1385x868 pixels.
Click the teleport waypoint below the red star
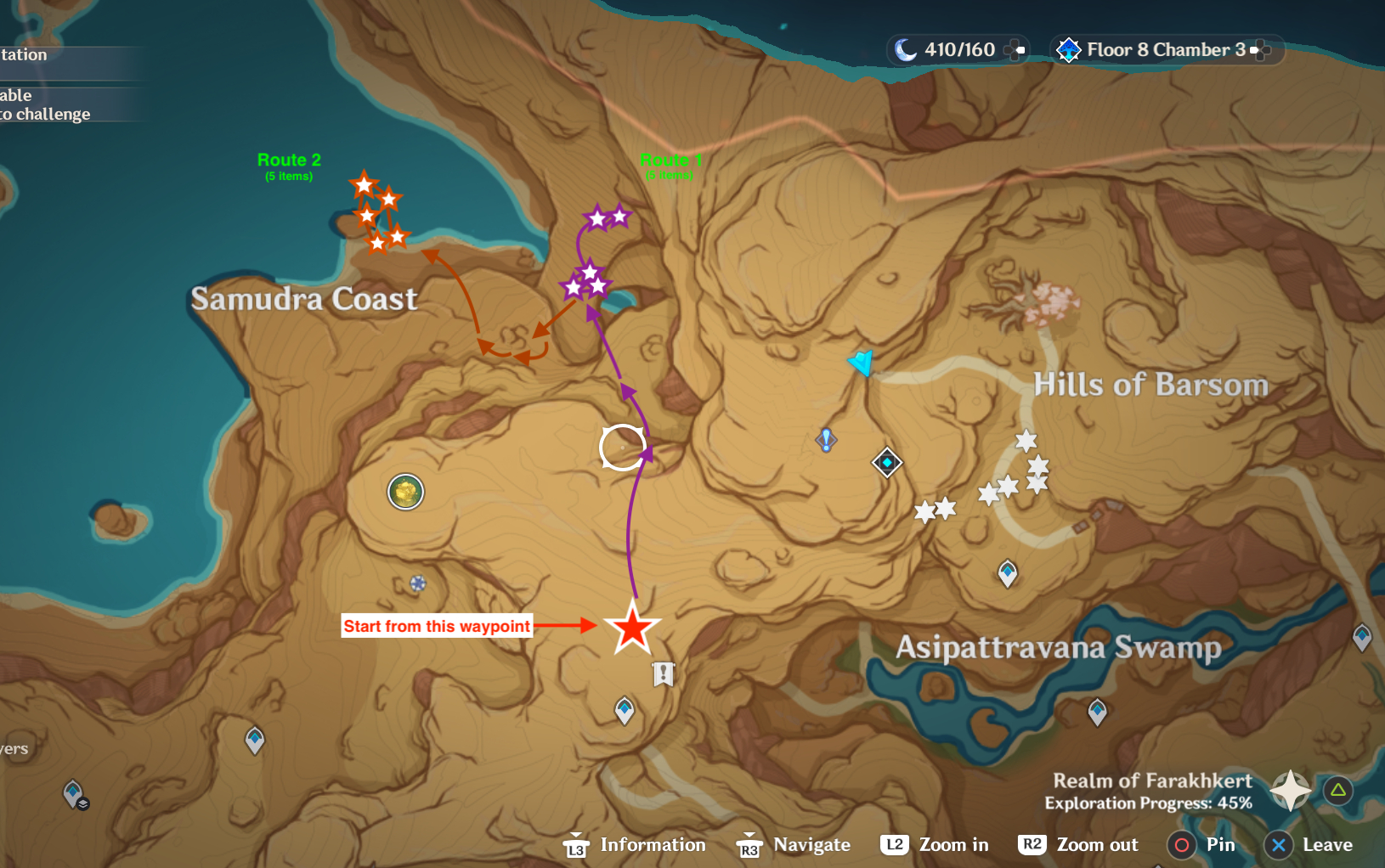(x=625, y=710)
